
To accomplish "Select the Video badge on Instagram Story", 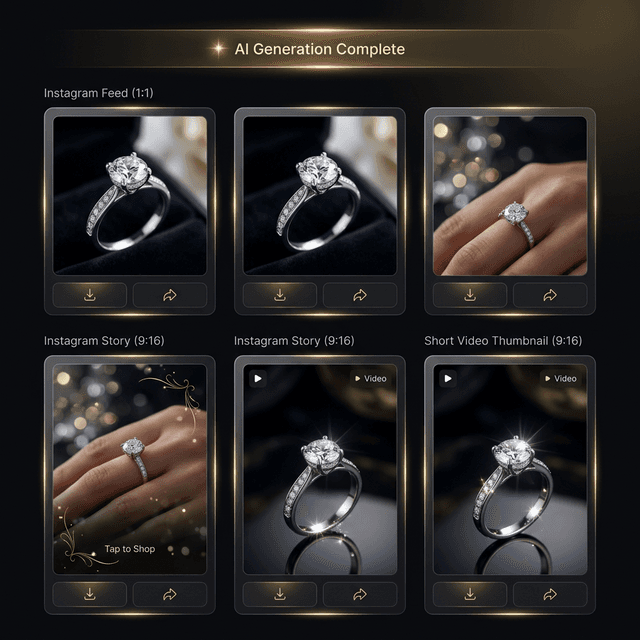I will click(369, 379).
